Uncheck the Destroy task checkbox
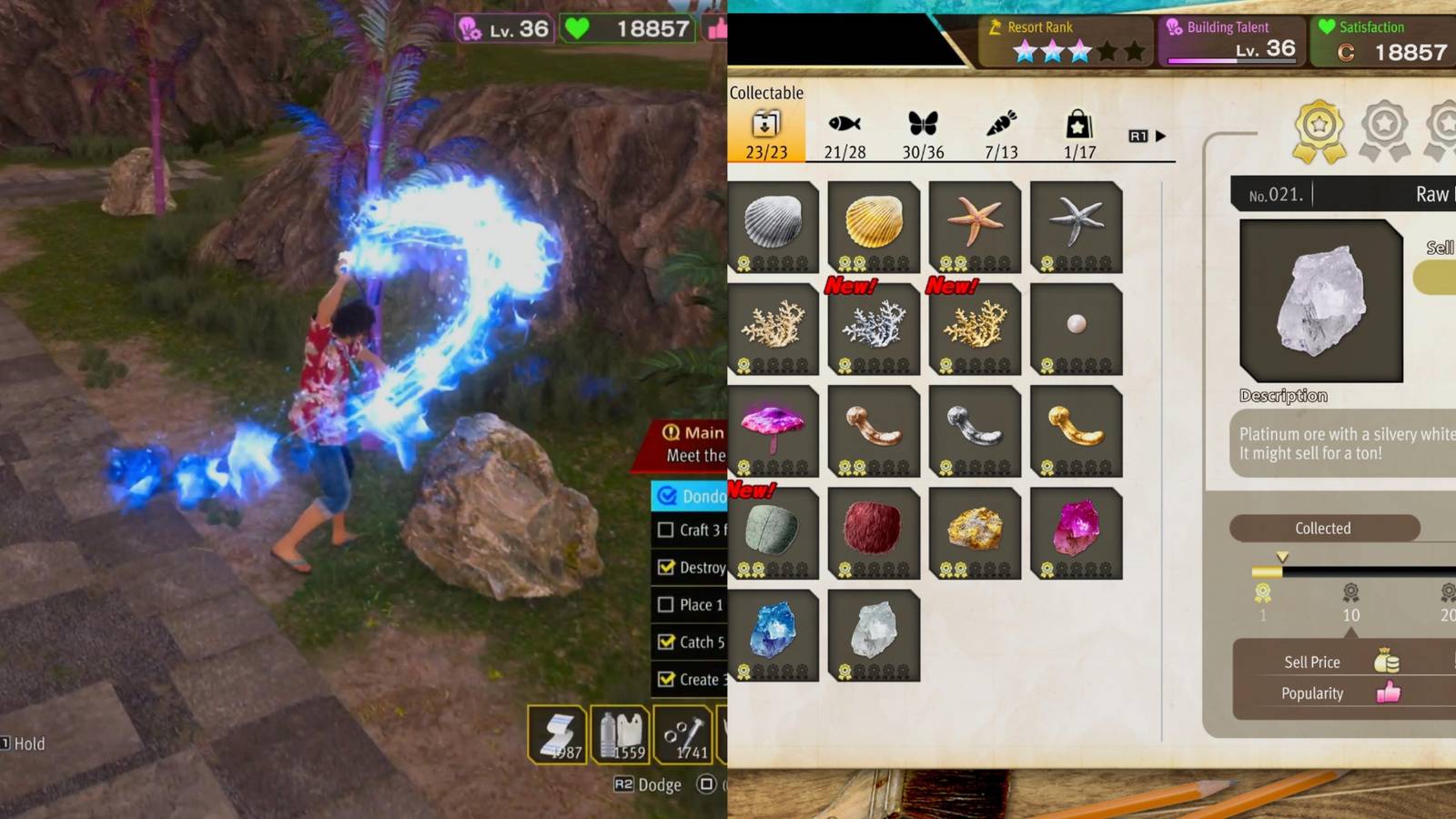Image resolution: width=1456 pixels, height=819 pixels. (666, 568)
